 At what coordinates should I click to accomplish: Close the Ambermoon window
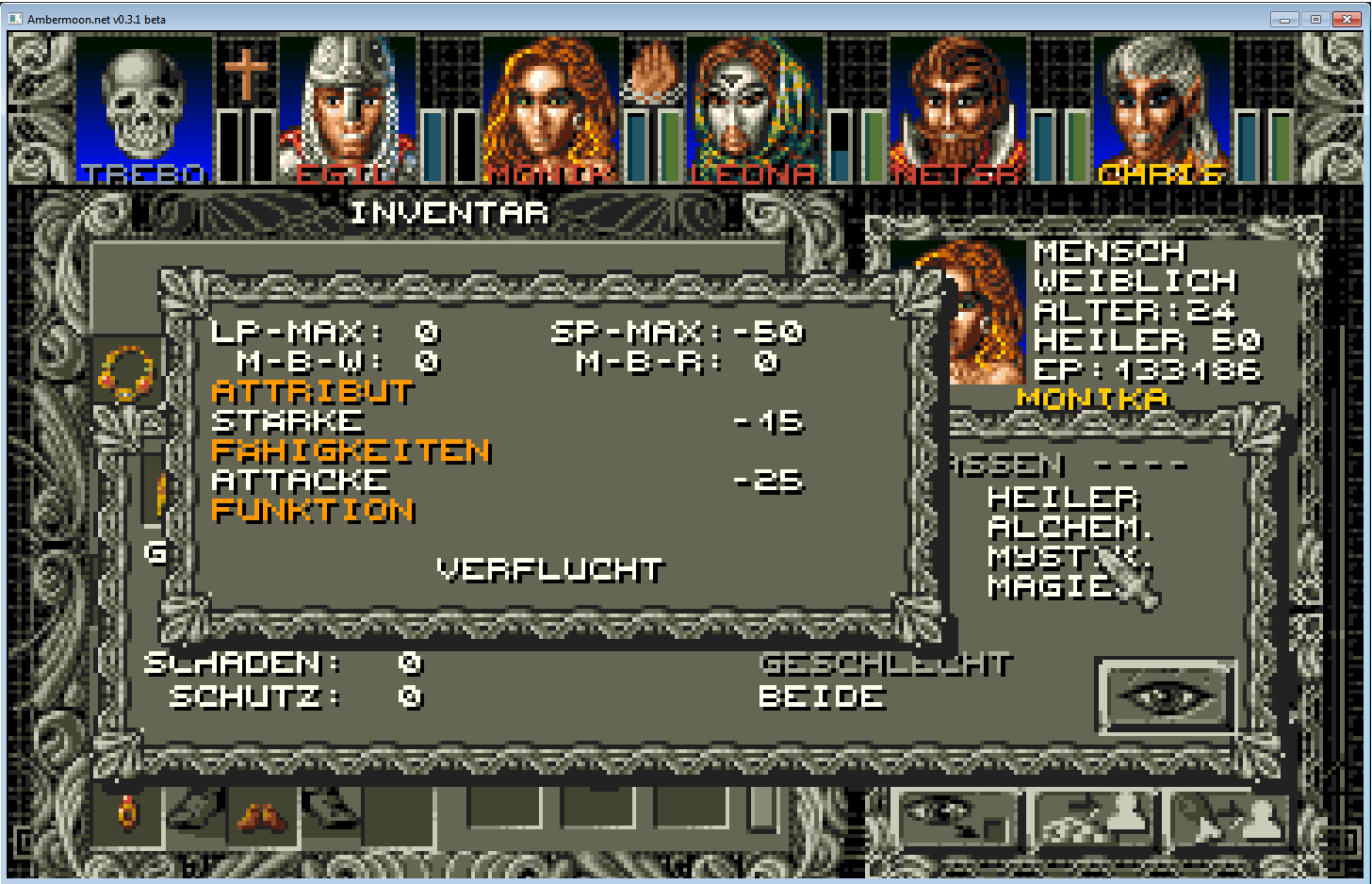[1347, 19]
